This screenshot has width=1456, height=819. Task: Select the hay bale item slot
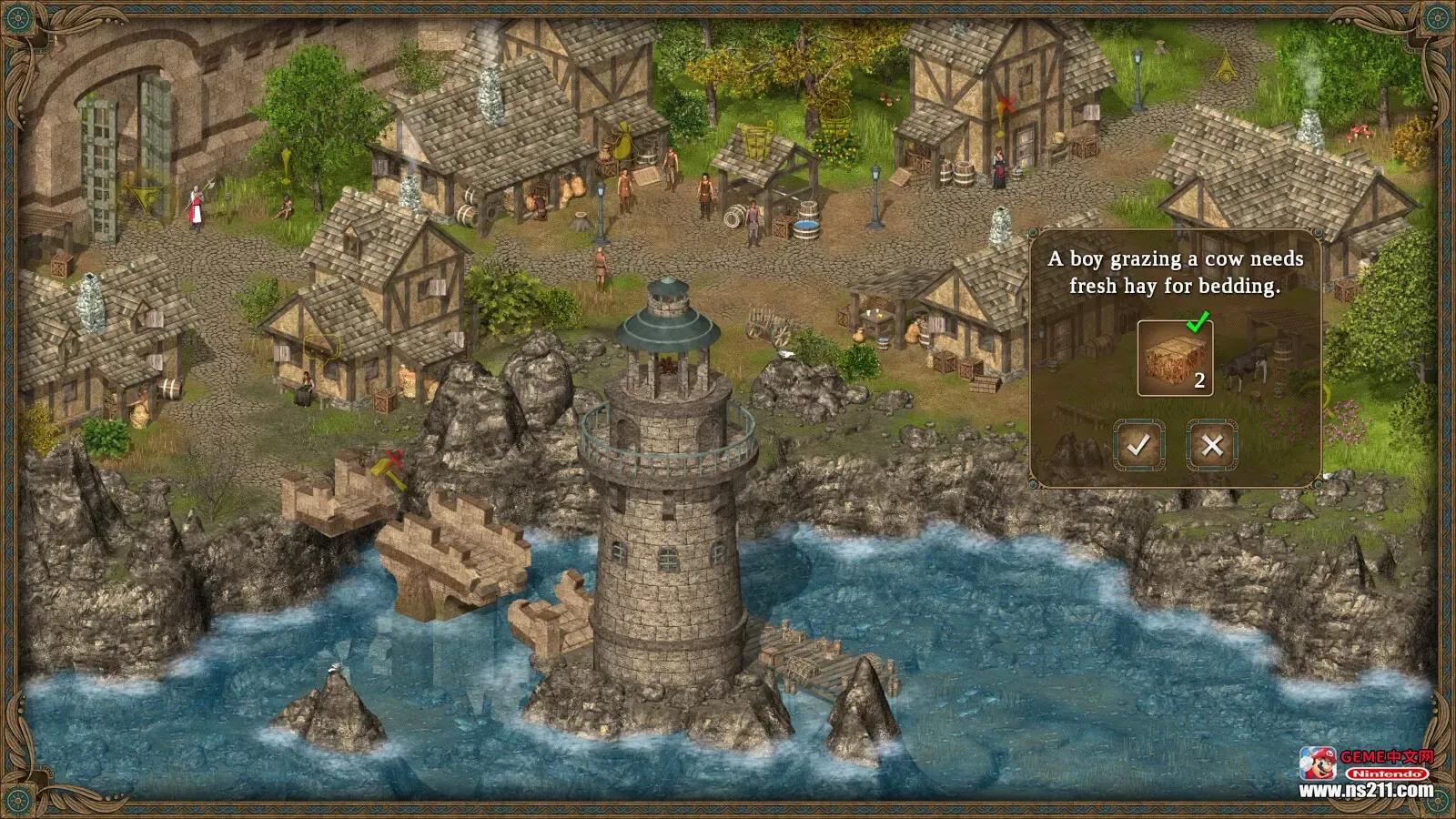point(1174,359)
